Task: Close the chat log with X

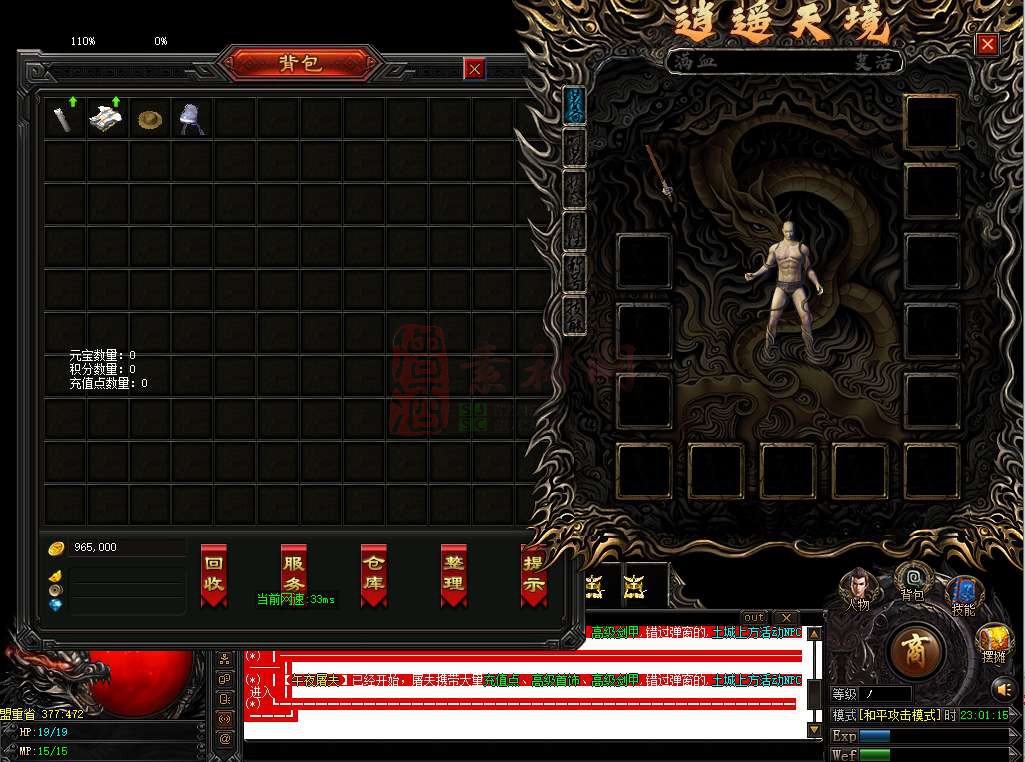Action: [x=787, y=617]
